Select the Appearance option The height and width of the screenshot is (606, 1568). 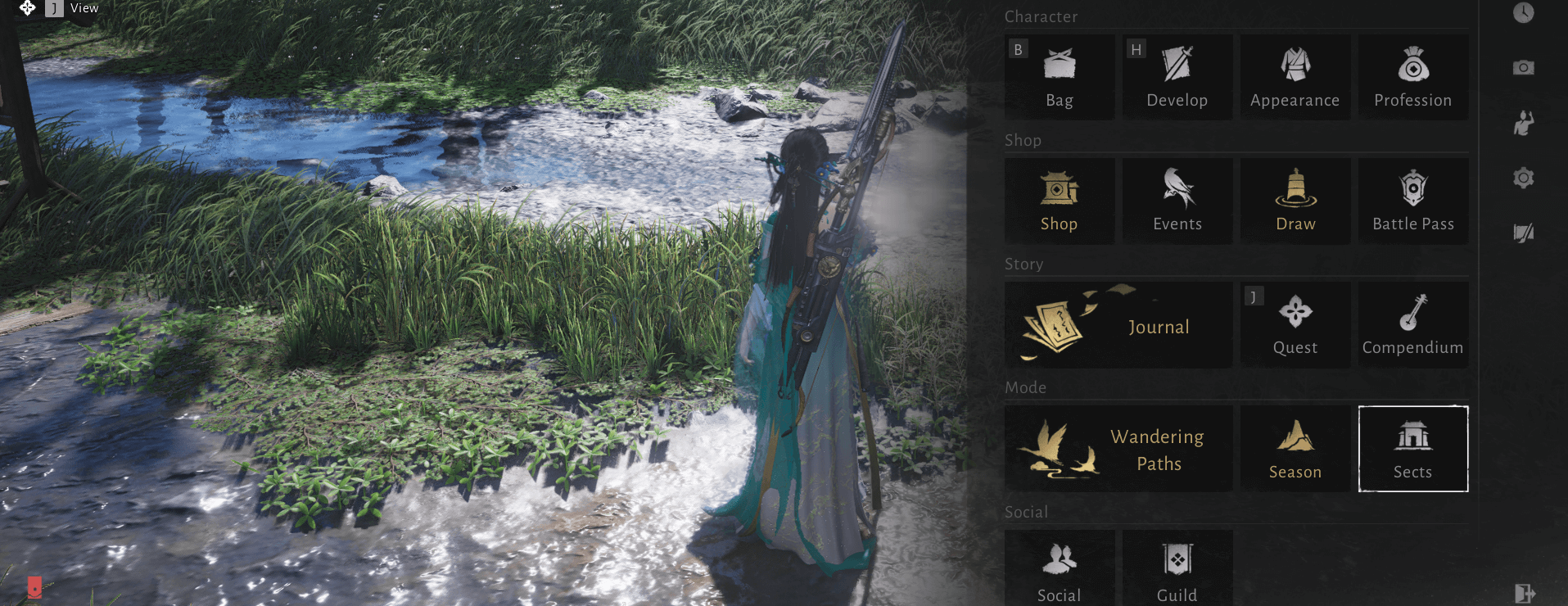click(x=1295, y=77)
